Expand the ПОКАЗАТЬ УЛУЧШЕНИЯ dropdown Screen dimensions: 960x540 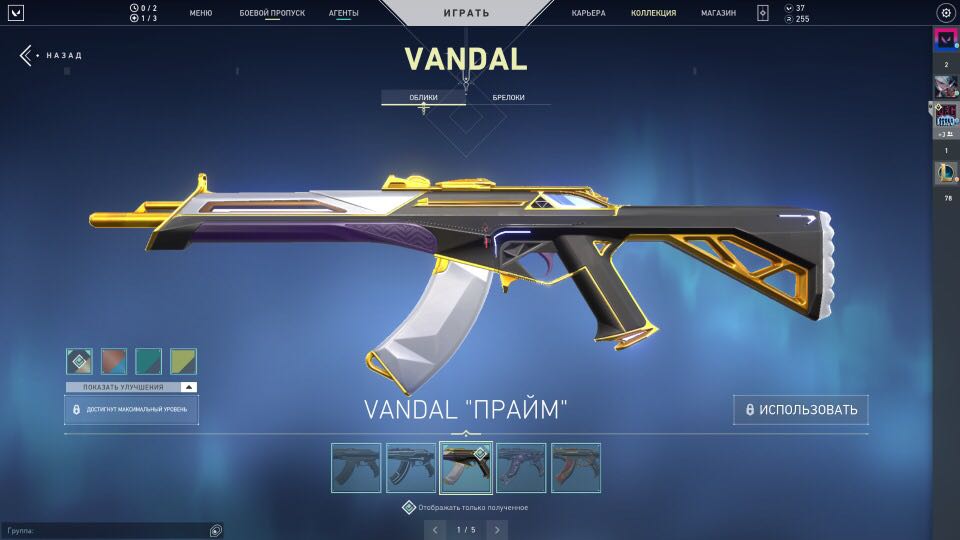[x=132, y=387]
